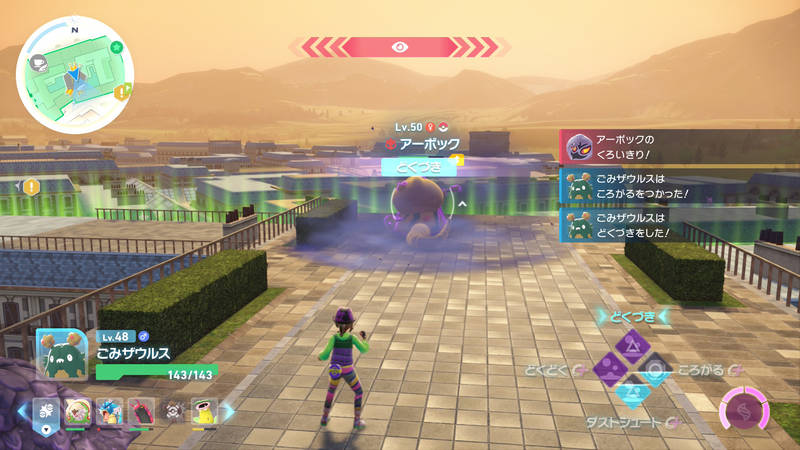Choose the red-and-black Pokémon party slot
Screen dimensions: 800x450
141,411
